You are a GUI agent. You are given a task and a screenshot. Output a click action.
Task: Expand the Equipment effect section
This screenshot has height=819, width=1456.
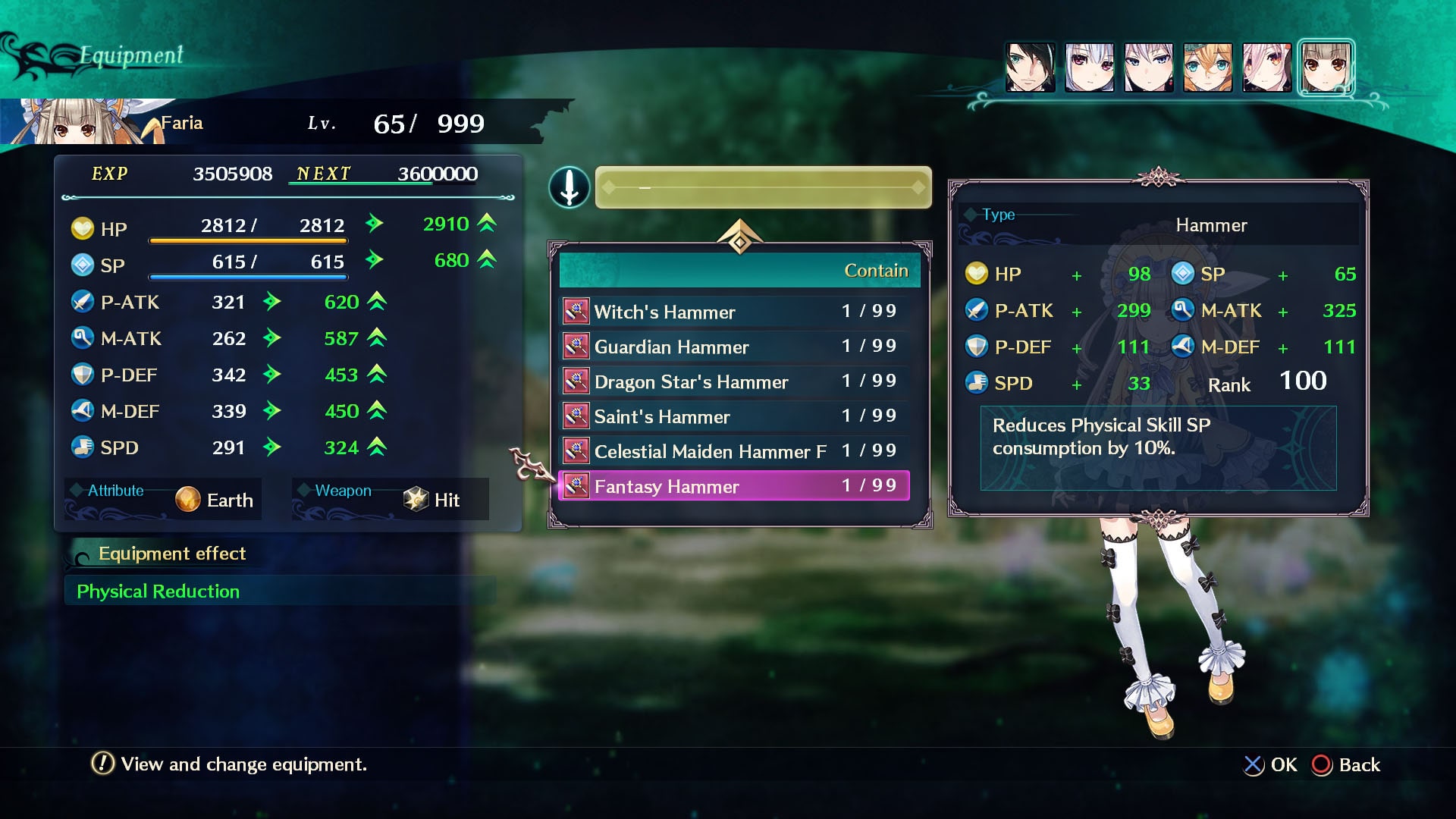click(x=171, y=554)
